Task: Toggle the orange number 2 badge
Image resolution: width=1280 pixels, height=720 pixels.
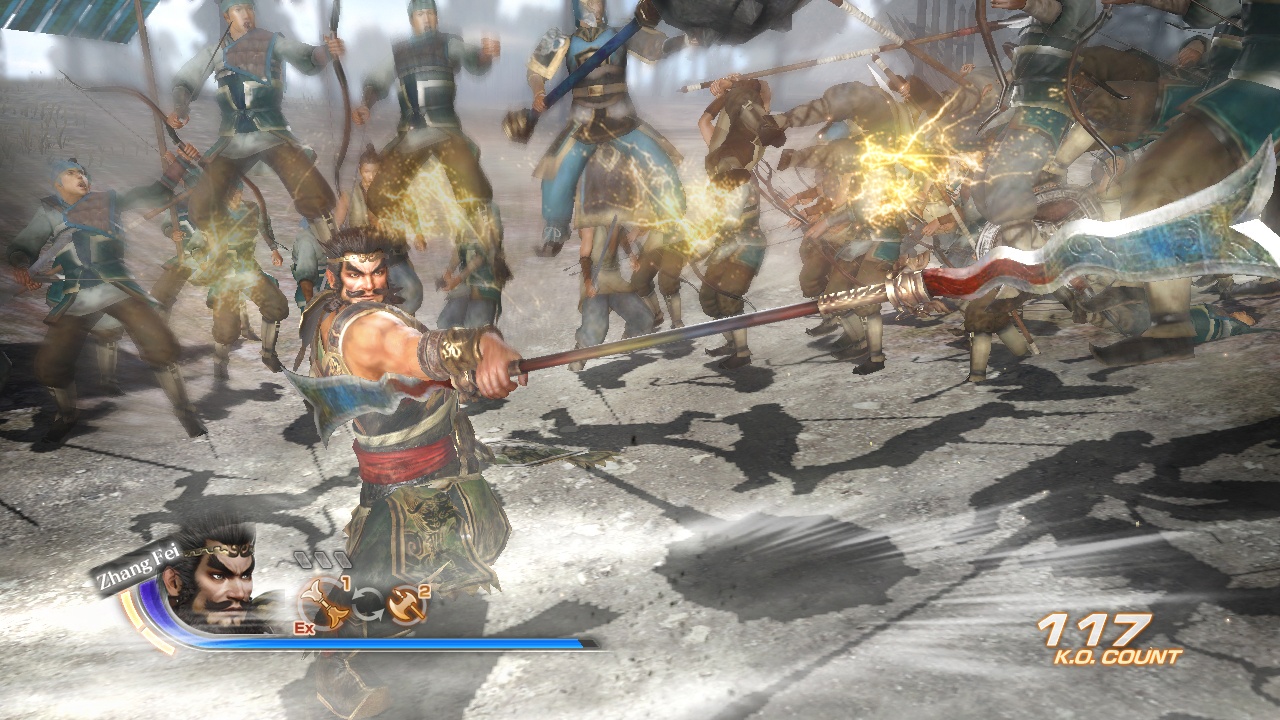Action: point(425,590)
